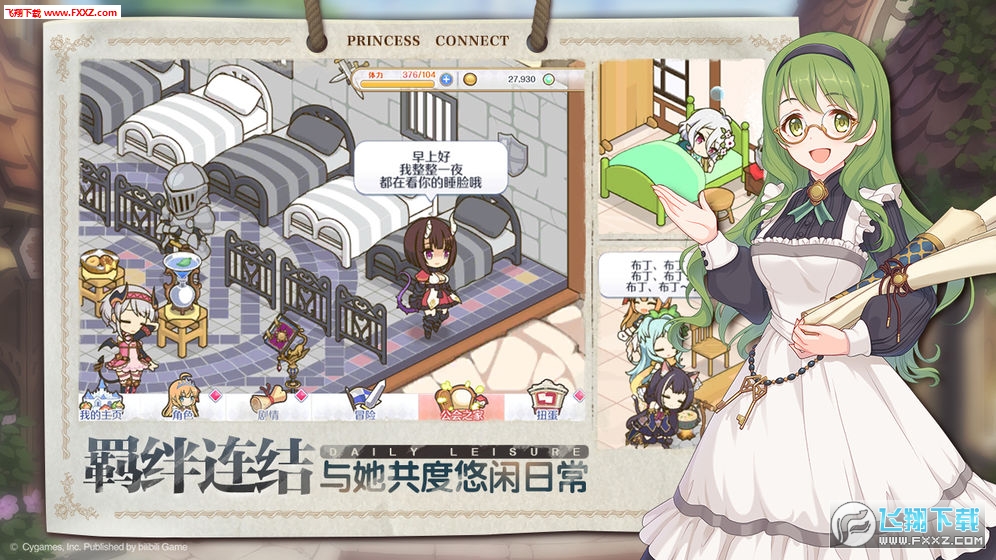Tap the blue plus to refill stamina
The width and height of the screenshot is (996, 560).
pyautogui.click(x=446, y=79)
